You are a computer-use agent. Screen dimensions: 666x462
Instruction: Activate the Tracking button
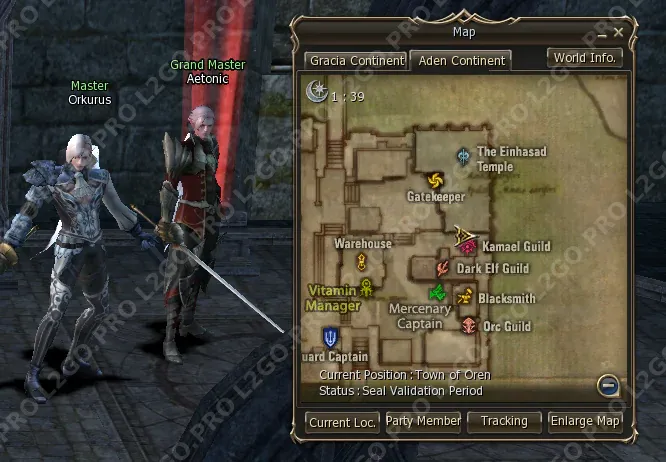coord(504,422)
